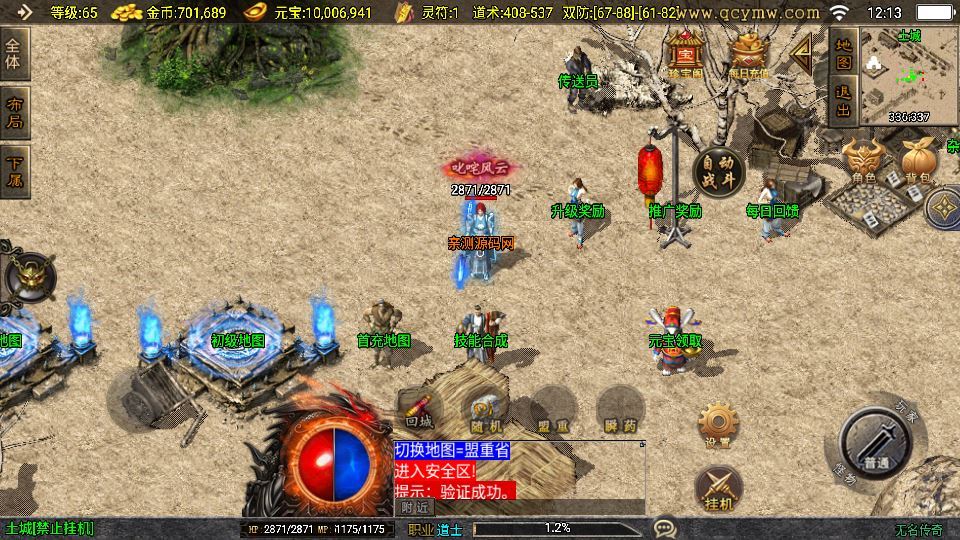Open 设置 settings gear

pyautogui.click(x=718, y=425)
